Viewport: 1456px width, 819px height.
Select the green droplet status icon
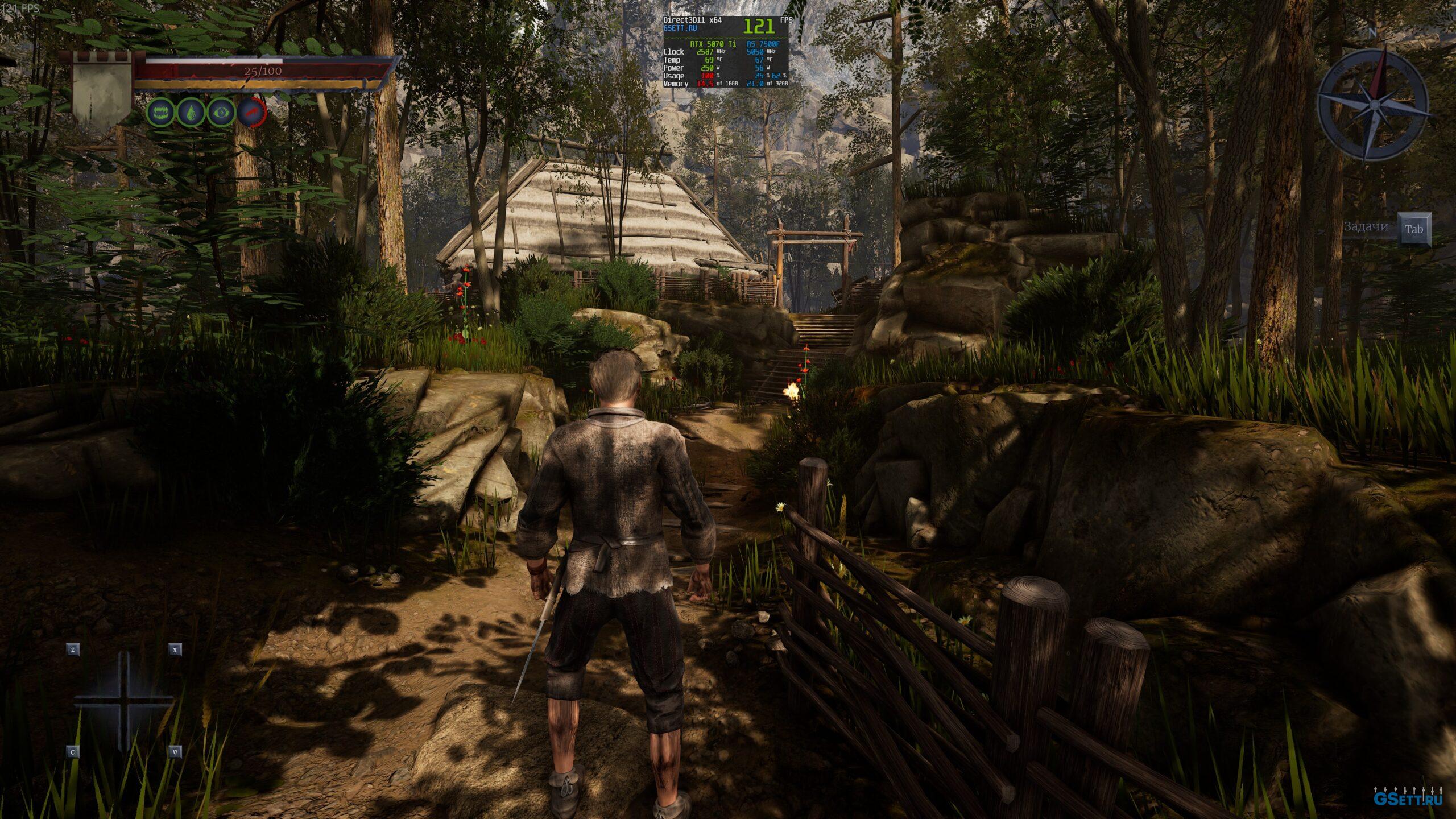(x=191, y=112)
